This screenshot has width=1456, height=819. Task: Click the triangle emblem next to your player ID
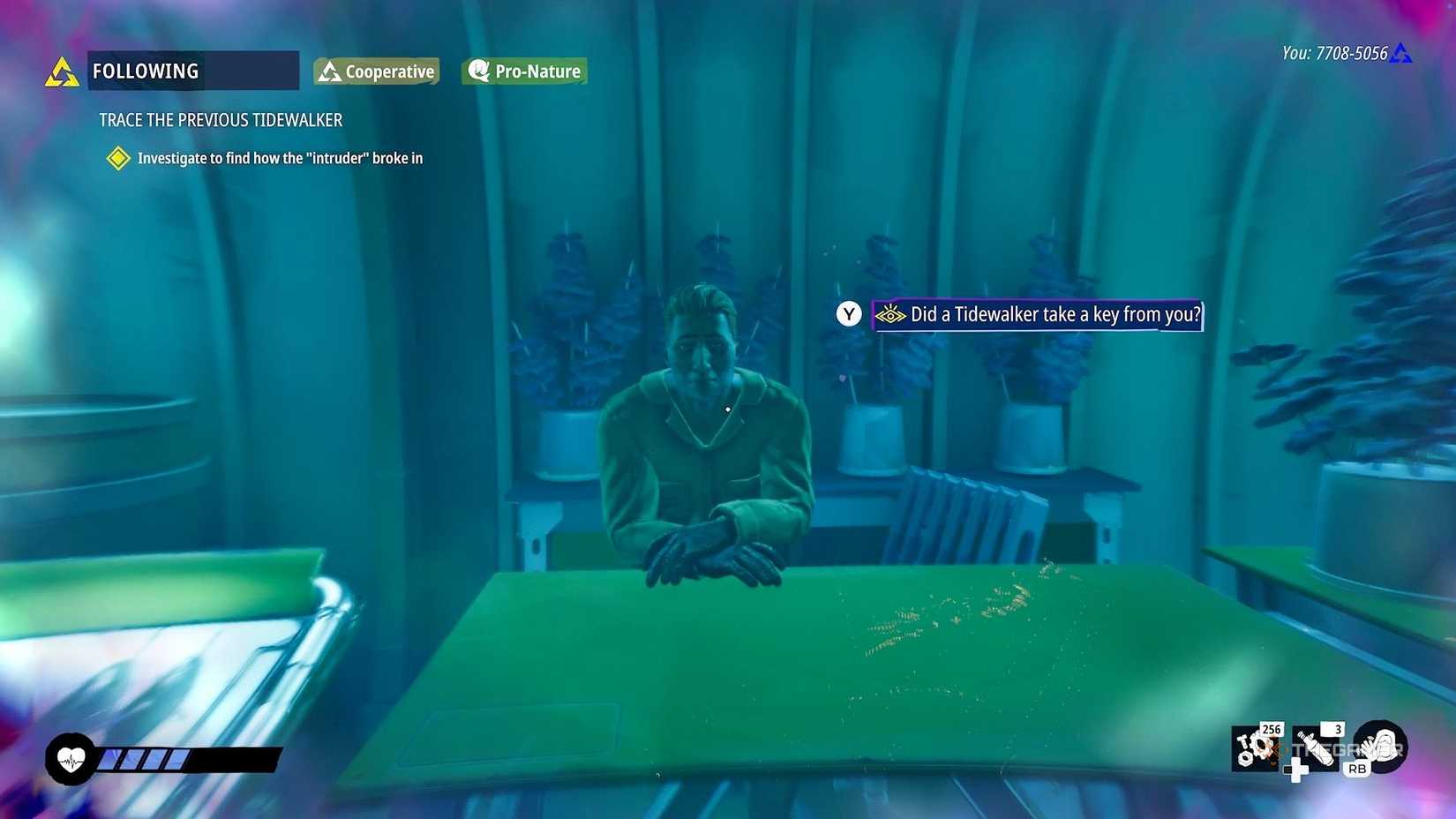coord(1401,52)
